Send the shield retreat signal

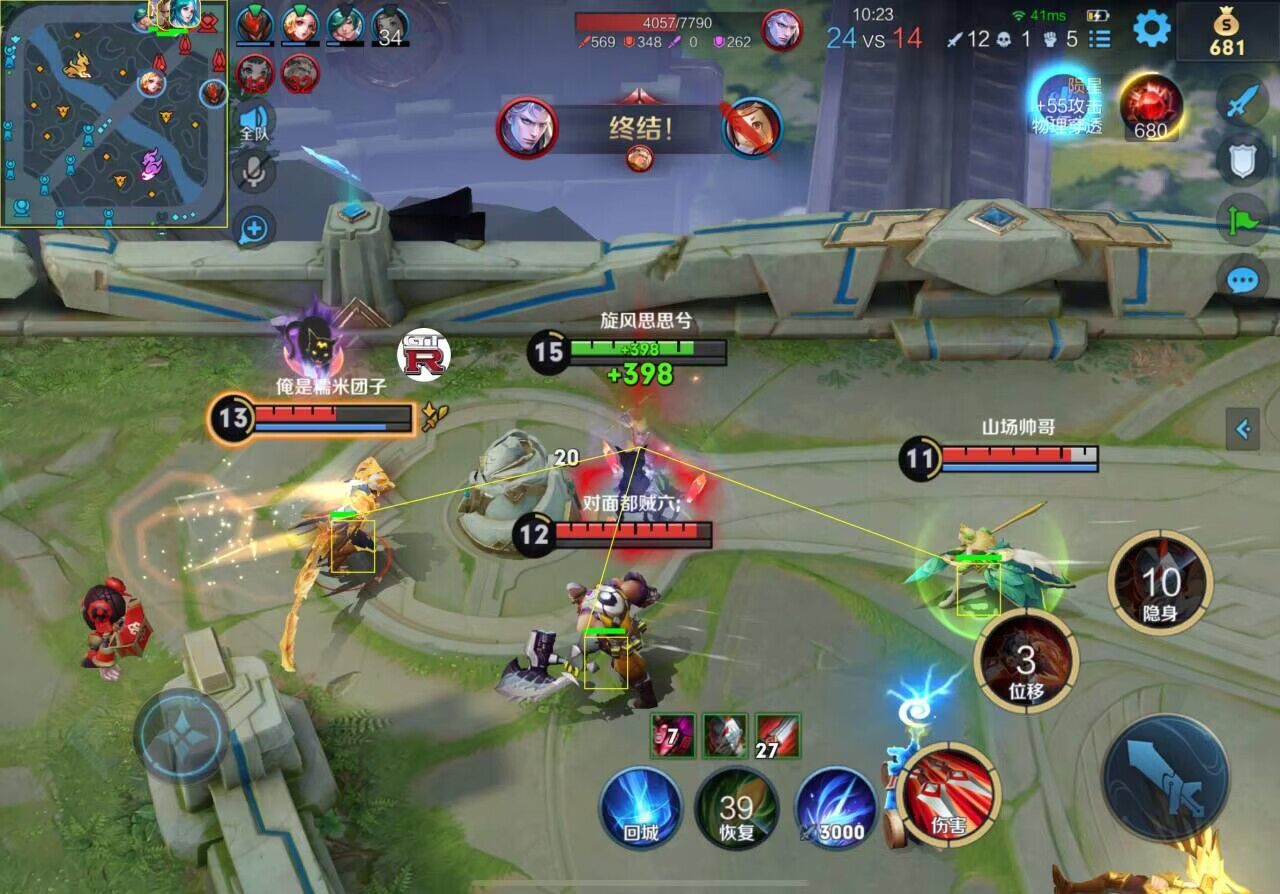(x=1242, y=159)
